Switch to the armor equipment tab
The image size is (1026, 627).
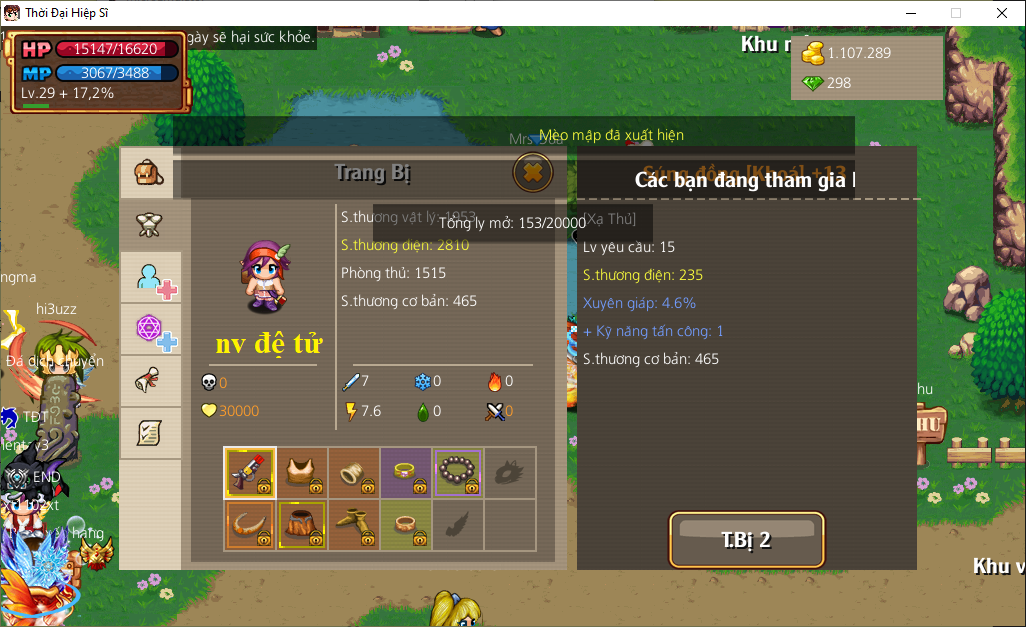click(149, 225)
